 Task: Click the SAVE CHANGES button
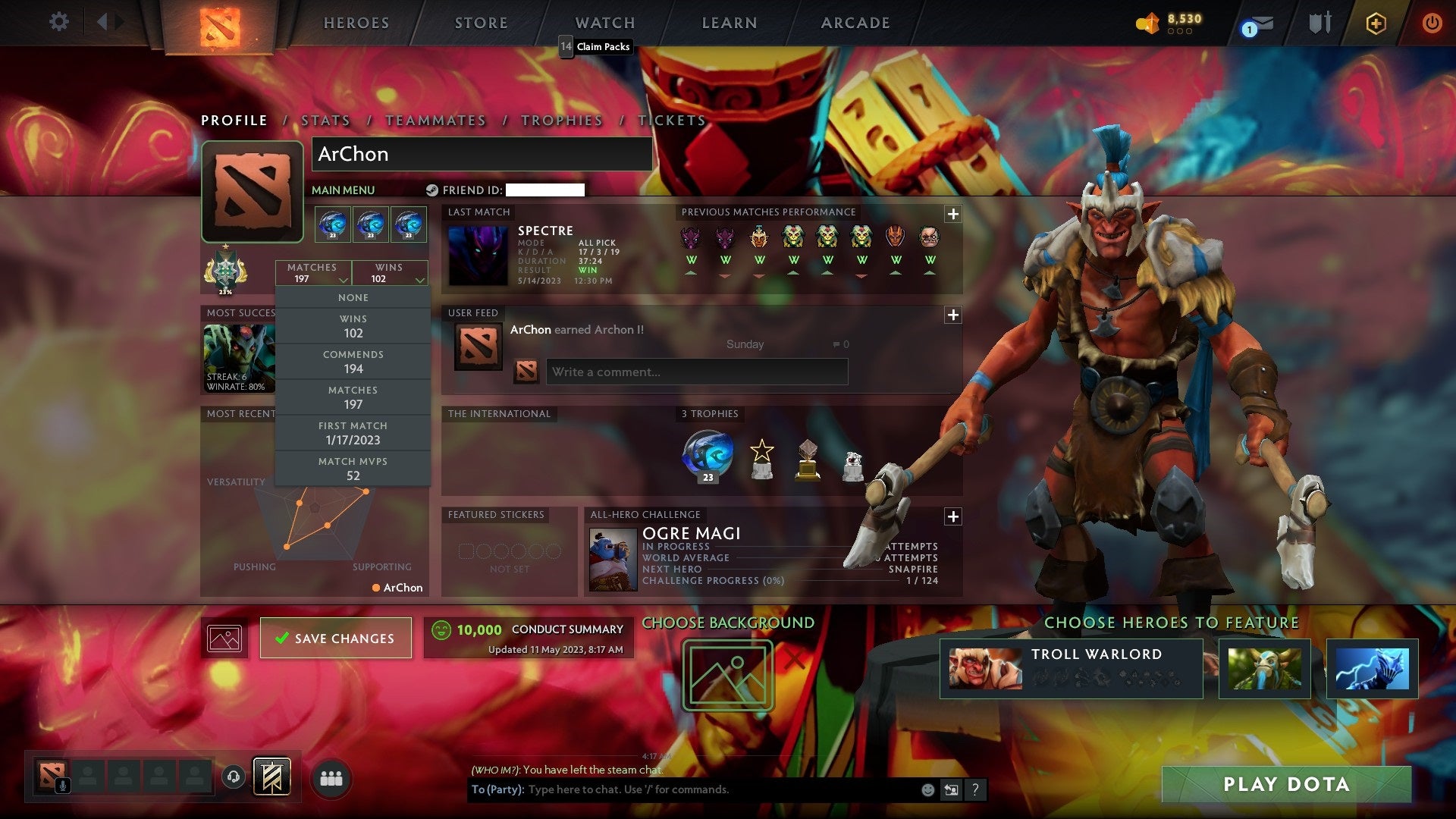(x=335, y=638)
